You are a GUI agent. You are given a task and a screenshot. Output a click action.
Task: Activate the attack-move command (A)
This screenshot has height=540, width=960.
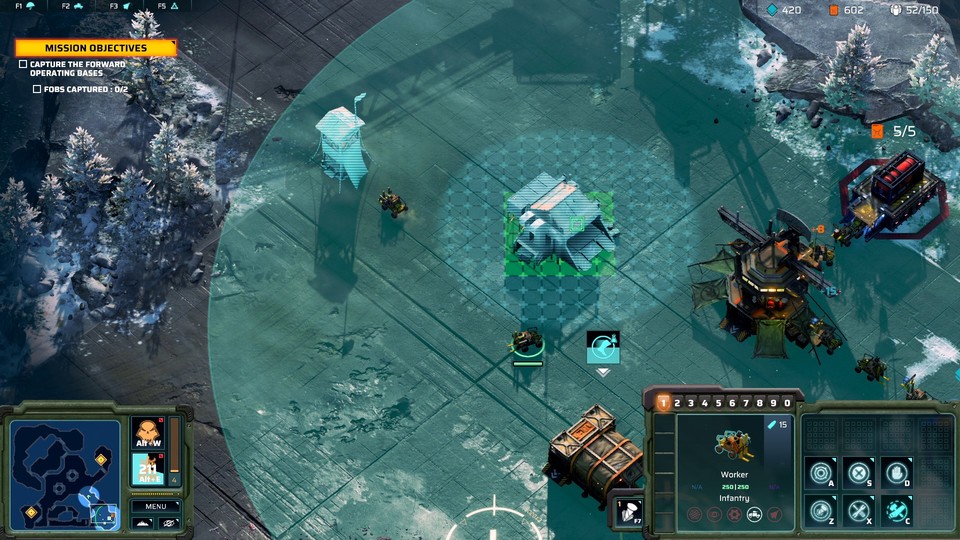coord(821,472)
